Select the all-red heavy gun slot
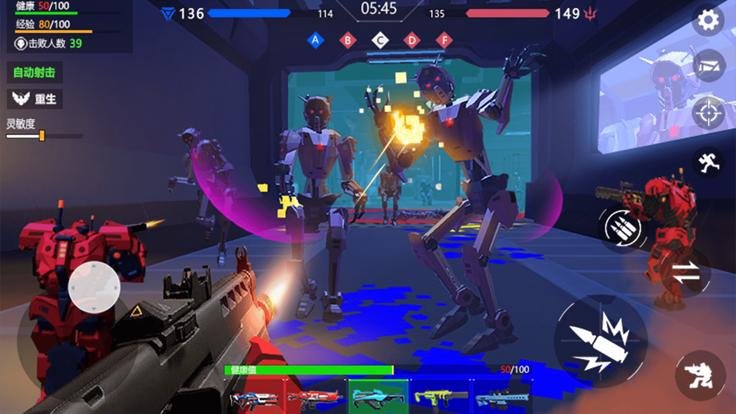Image resolution: width=736 pixels, height=414 pixels. pos(312,397)
